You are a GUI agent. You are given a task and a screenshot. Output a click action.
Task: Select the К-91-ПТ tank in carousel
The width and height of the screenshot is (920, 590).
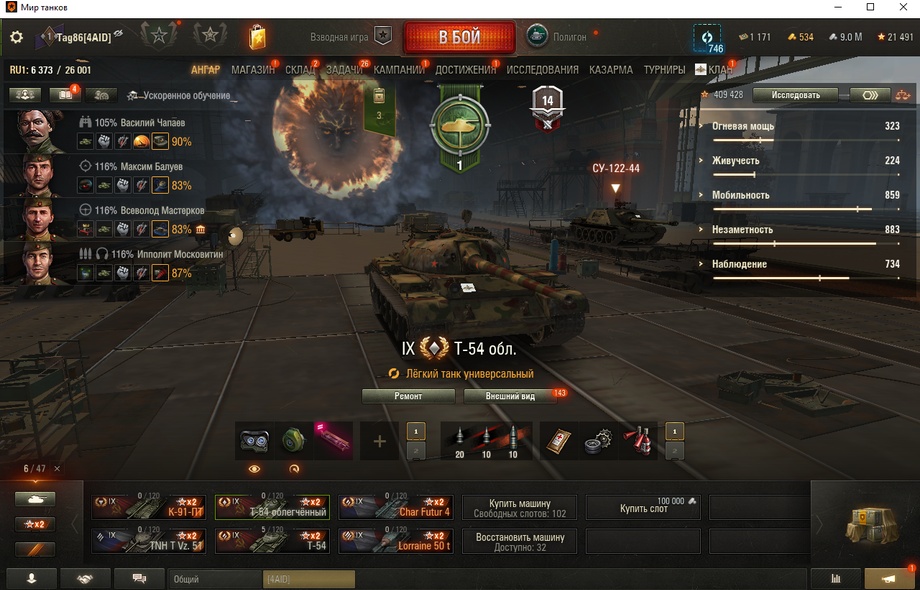click(150, 507)
